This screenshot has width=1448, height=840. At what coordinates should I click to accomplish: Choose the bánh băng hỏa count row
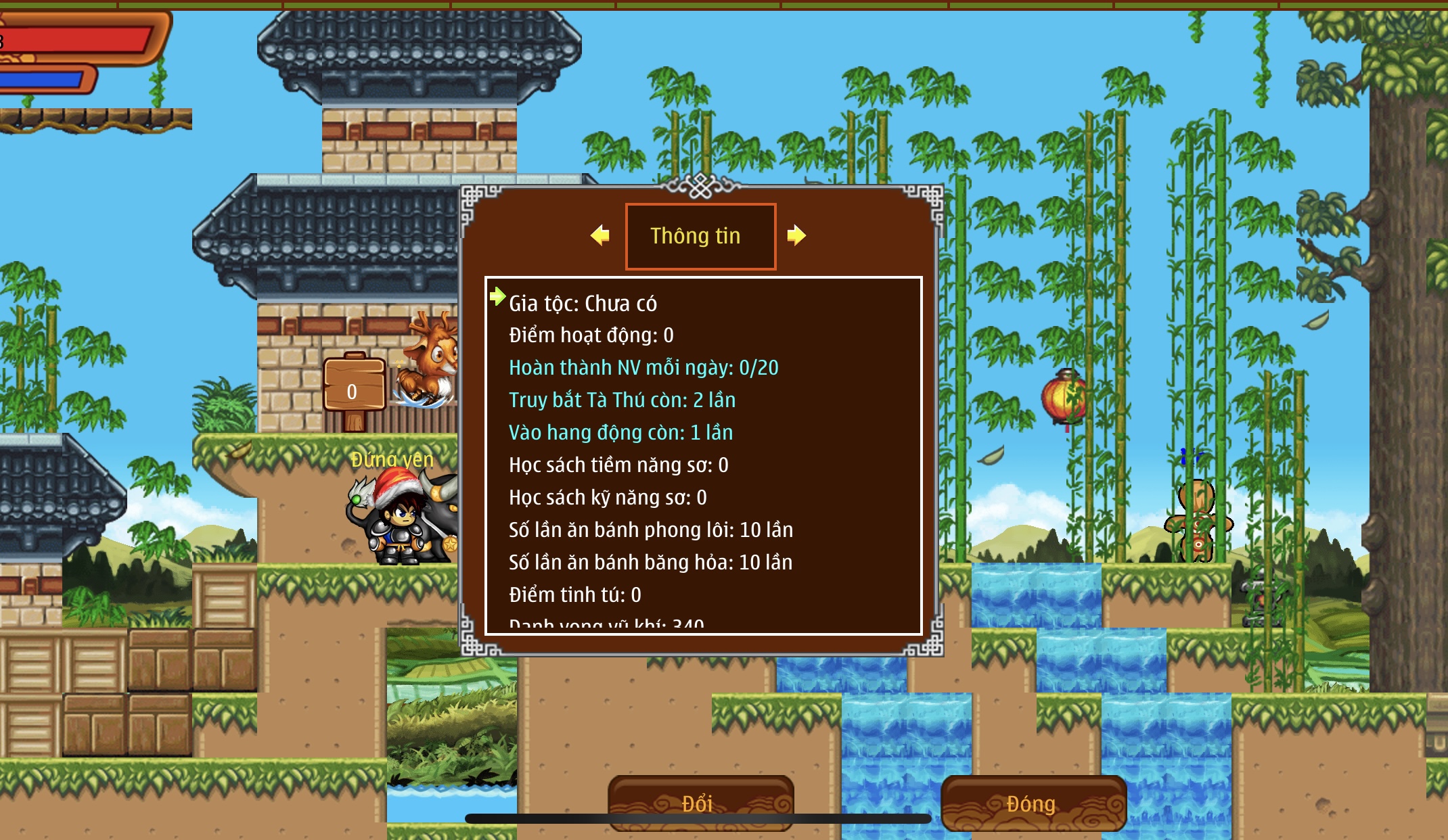click(650, 563)
